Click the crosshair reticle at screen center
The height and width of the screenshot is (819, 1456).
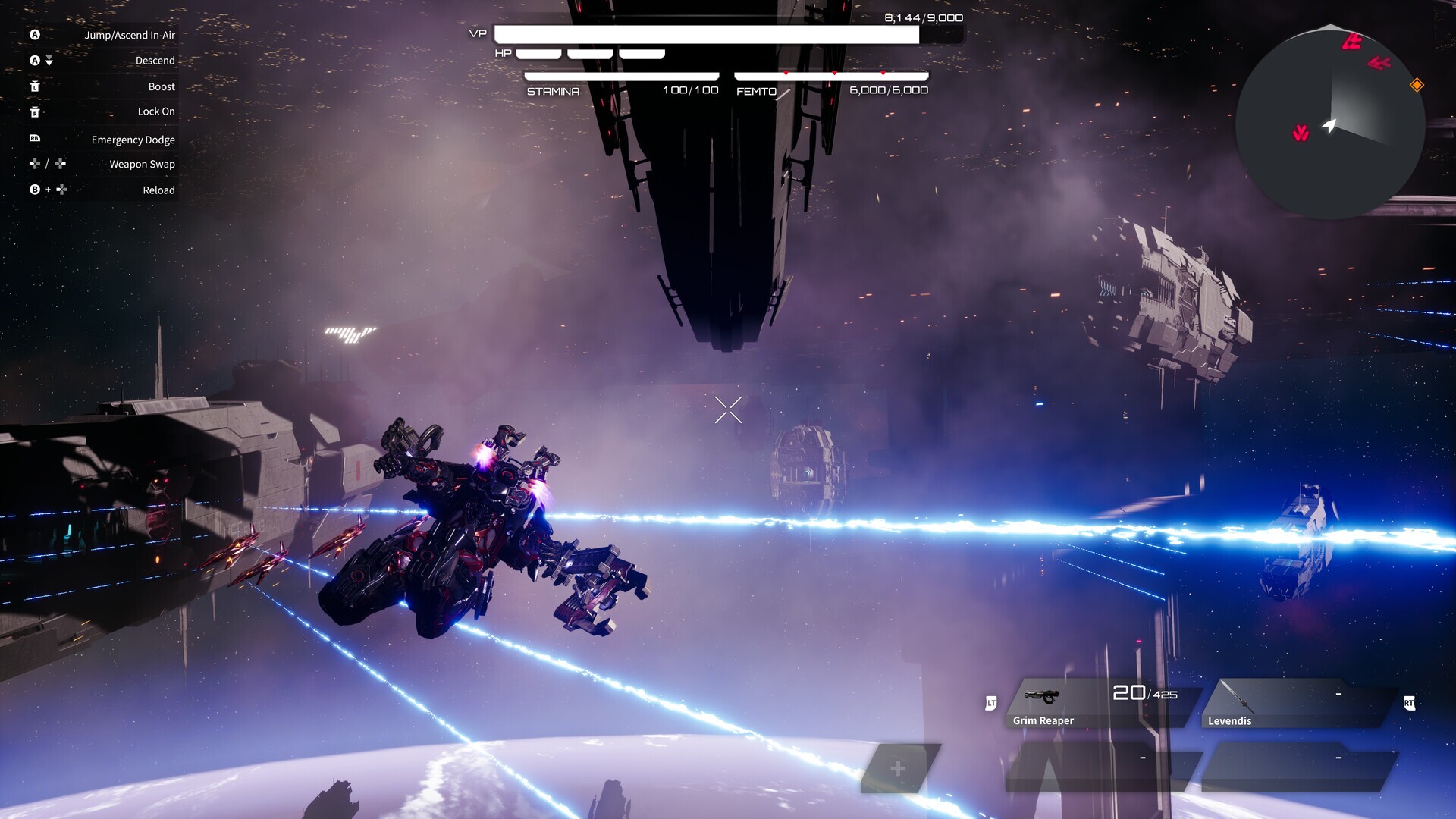pos(728,409)
